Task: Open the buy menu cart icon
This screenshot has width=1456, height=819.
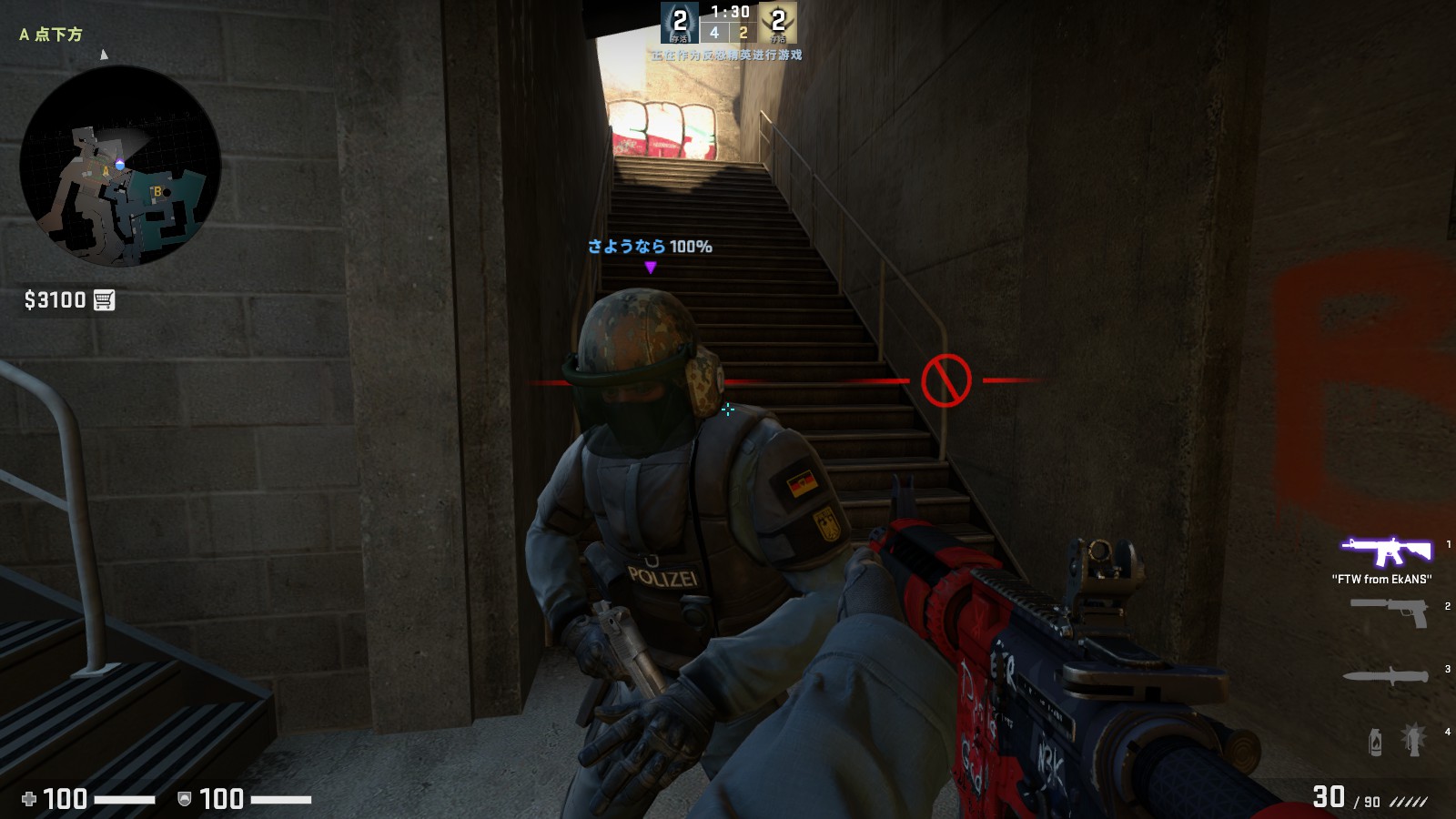Action: (x=105, y=300)
